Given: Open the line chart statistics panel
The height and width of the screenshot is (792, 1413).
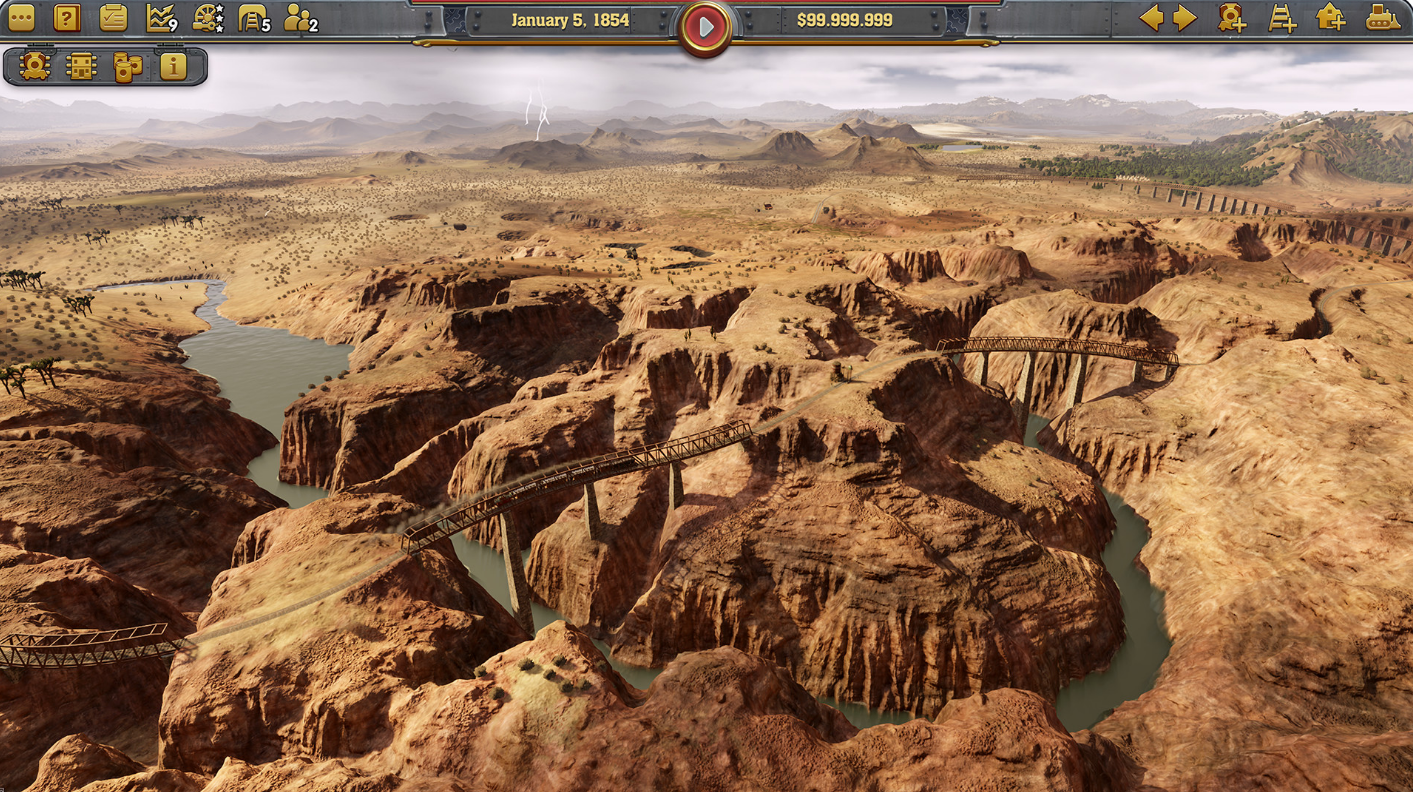Looking at the screenshot, I should 160,18.
